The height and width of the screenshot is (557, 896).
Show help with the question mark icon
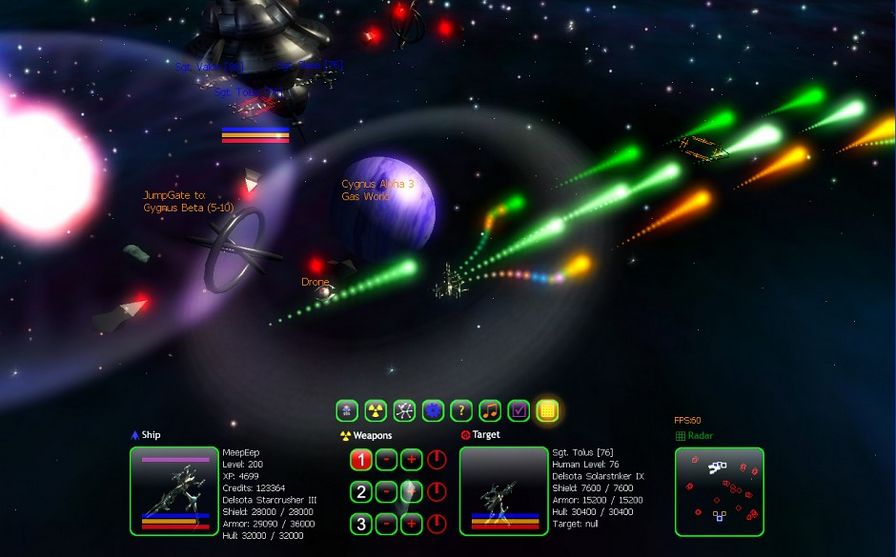461,410
